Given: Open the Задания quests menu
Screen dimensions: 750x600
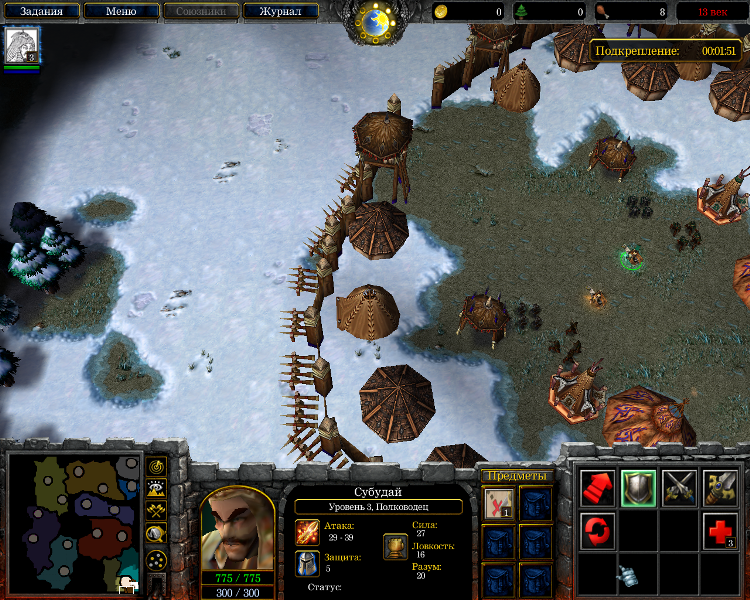Looking at the screenshot, I should click(x=39, y=12).
